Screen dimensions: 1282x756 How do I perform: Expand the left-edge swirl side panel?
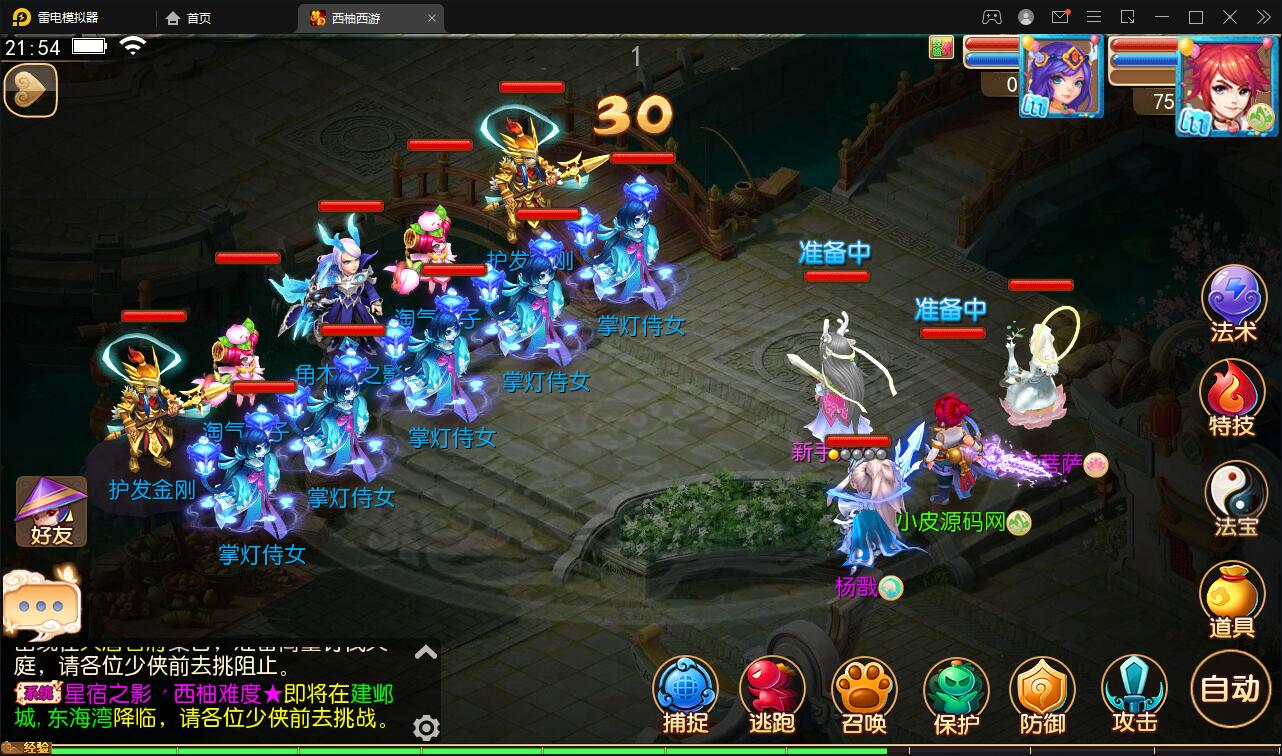pyautogui.click(x=31, y=91)
